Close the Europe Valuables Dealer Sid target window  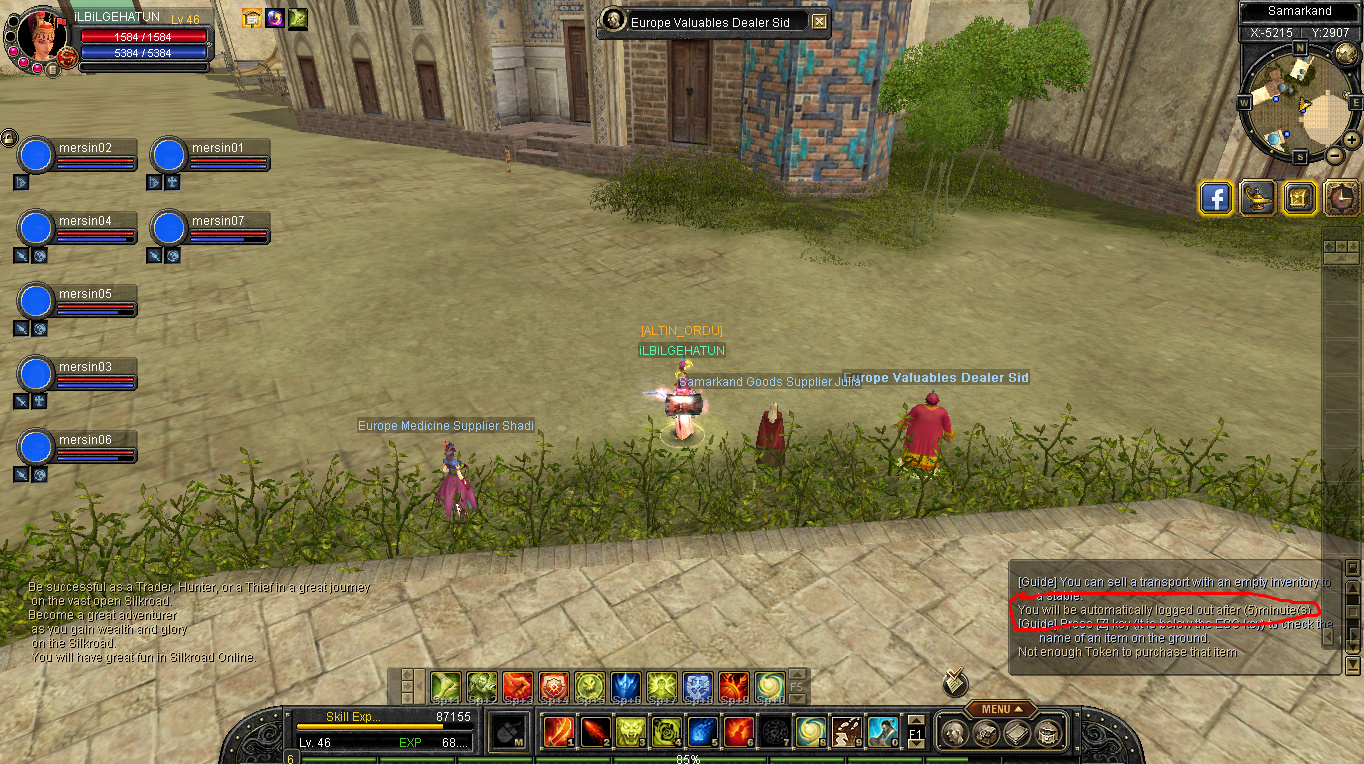tap(819, 21)
